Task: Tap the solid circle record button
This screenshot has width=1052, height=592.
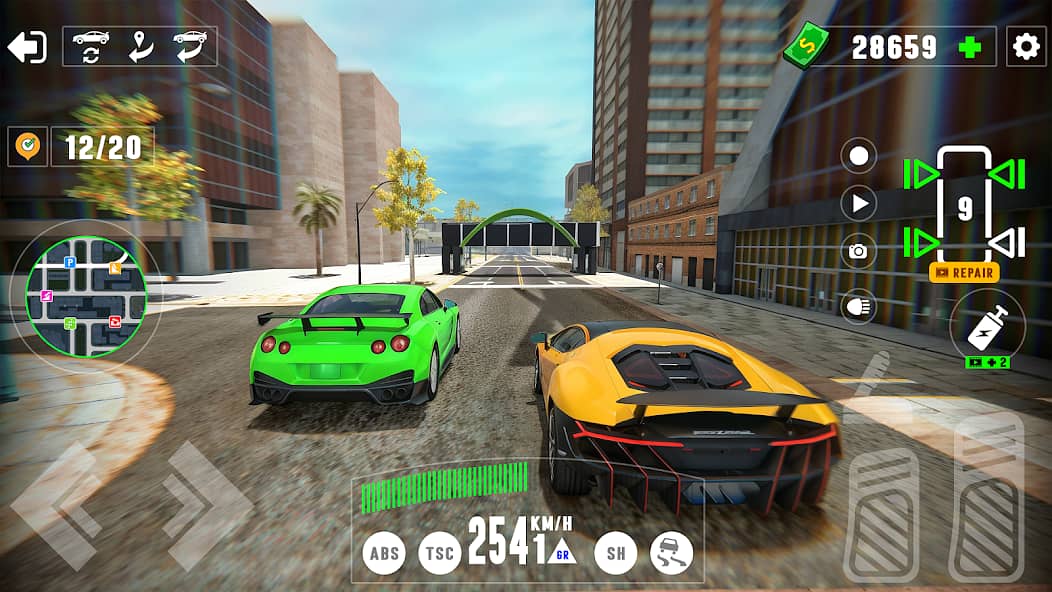Action: (x=858, y=156)
